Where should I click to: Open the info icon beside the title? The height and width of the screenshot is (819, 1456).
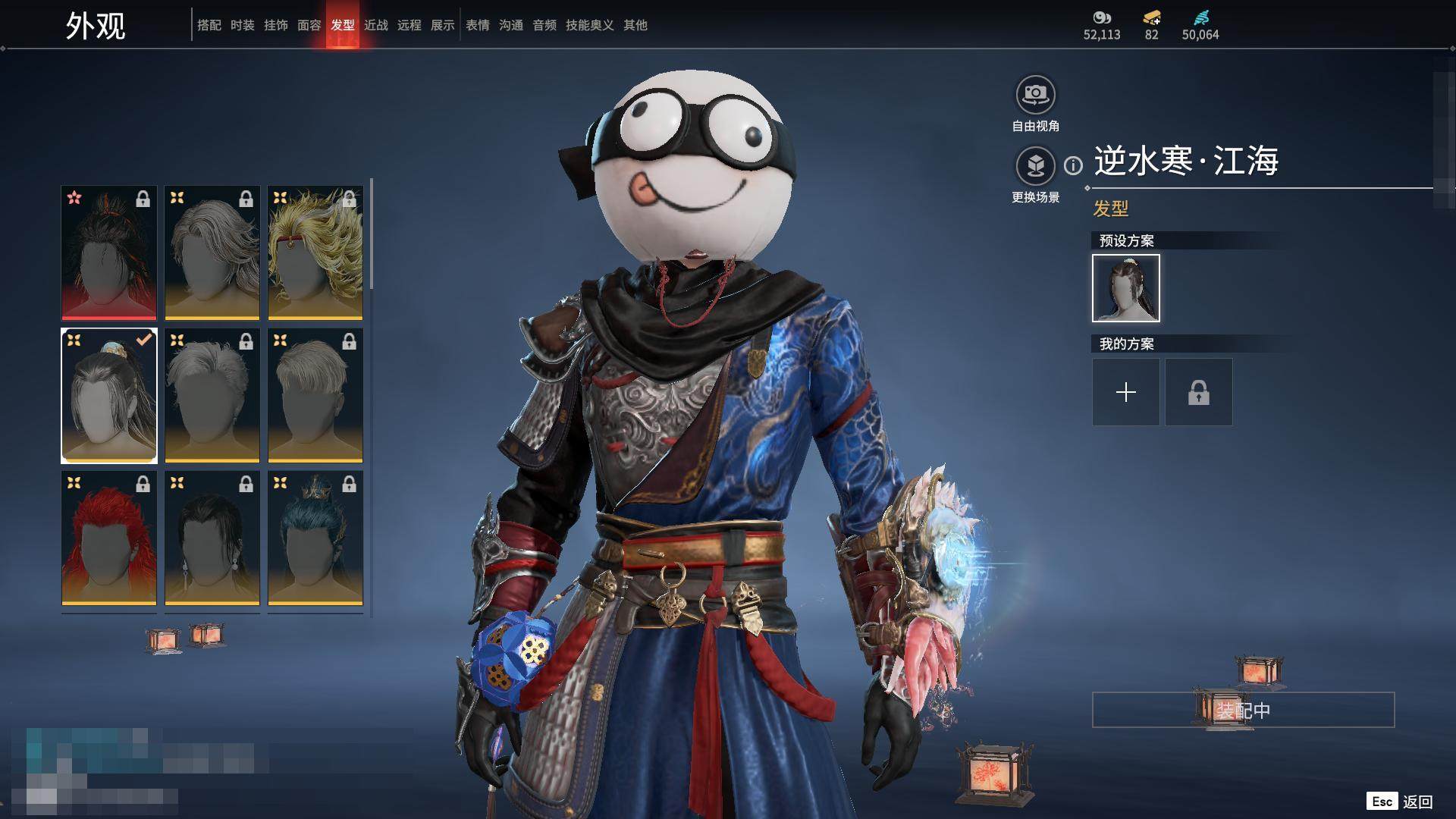click(1073, 165)
